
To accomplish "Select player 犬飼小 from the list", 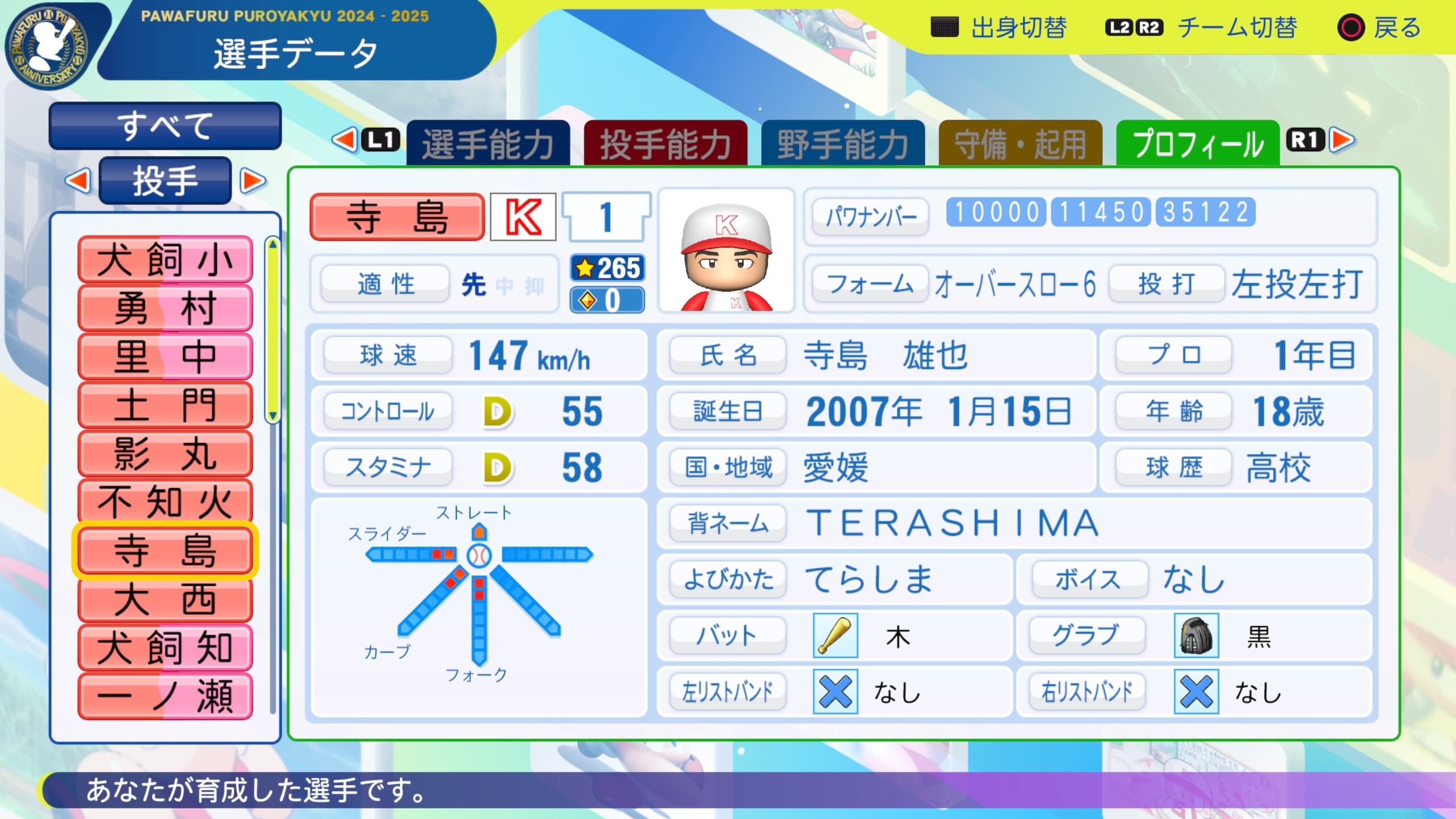I will 165,260.
